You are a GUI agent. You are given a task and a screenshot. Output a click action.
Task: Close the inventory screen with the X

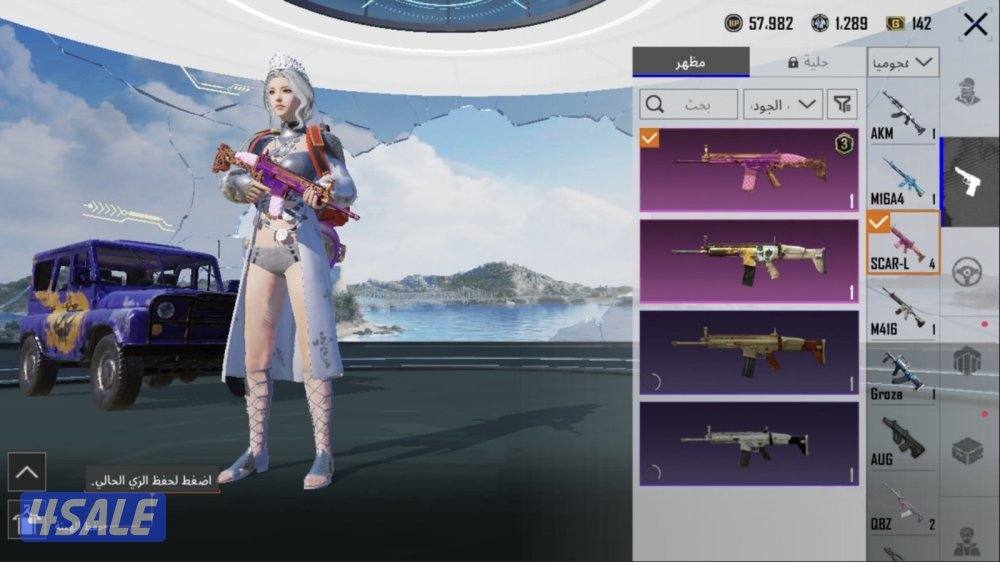click(975, 25)
